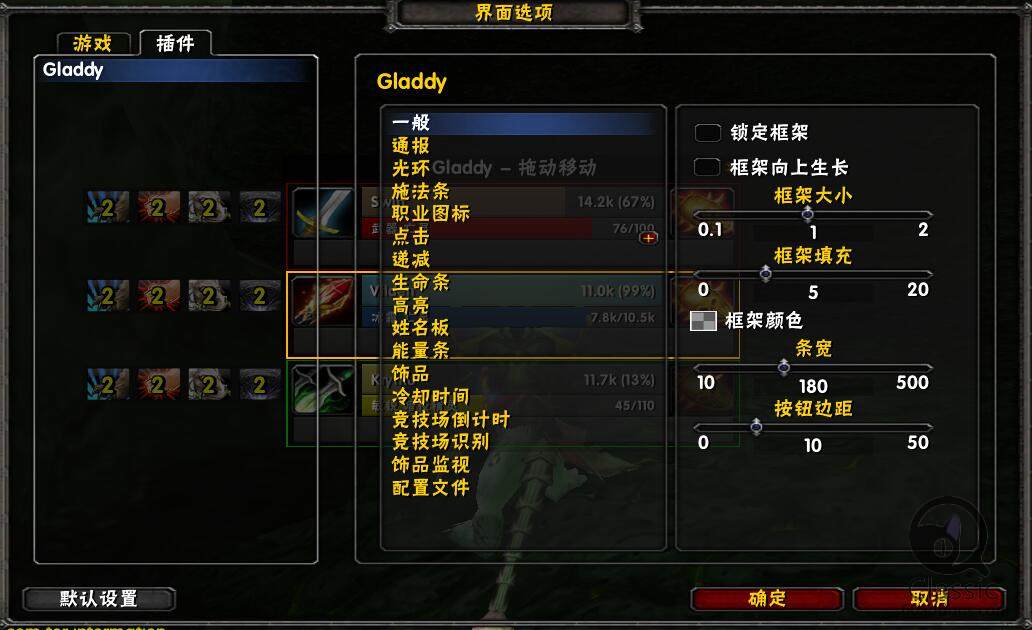Open the 姓名板 settings

(420, 327)
